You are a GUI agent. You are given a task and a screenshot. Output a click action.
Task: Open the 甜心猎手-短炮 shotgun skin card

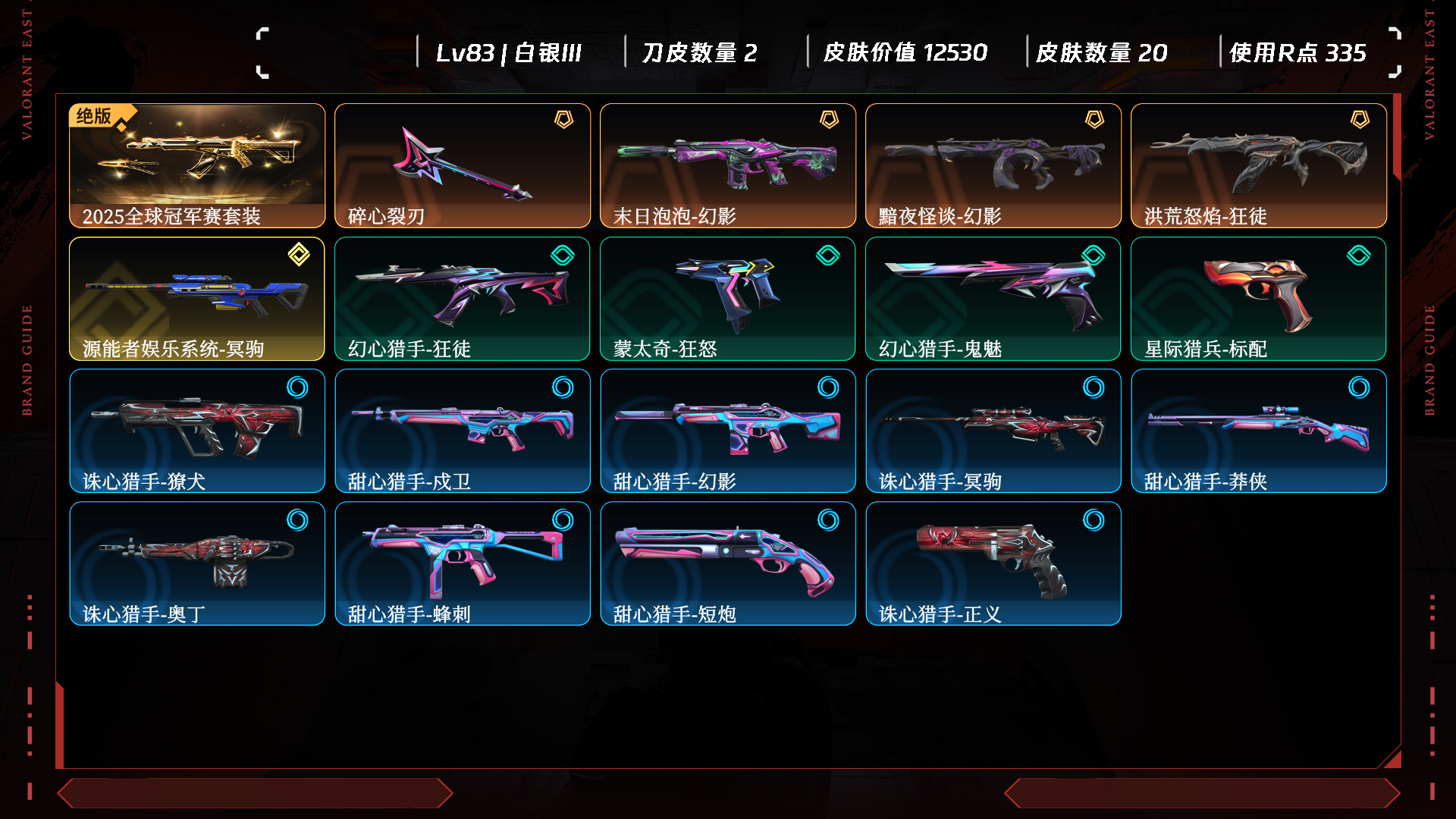(x=728, y=563)
